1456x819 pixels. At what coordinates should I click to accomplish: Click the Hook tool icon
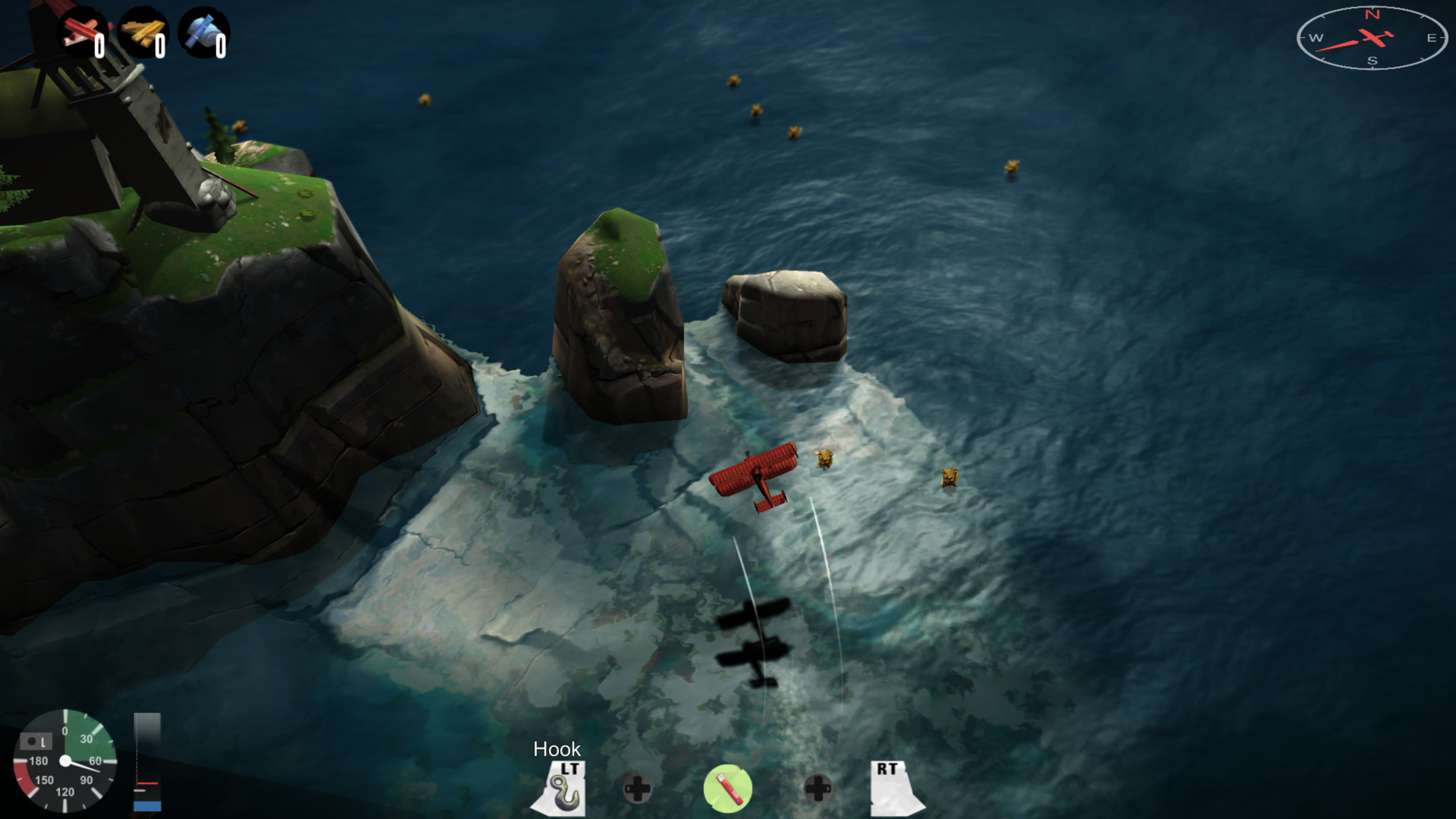point(564,789)
